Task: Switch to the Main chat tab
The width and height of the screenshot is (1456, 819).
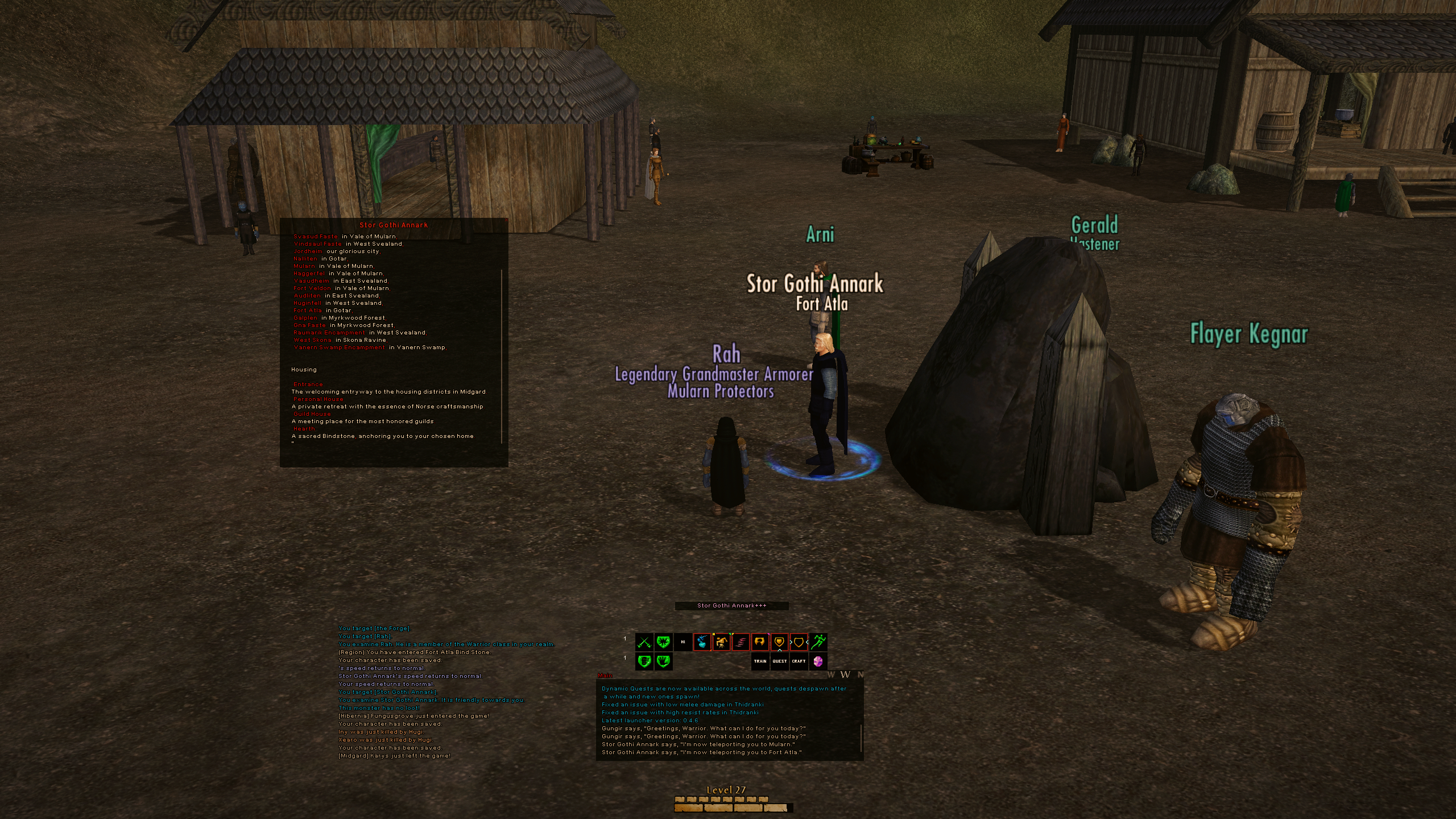Action: [605, 676]
